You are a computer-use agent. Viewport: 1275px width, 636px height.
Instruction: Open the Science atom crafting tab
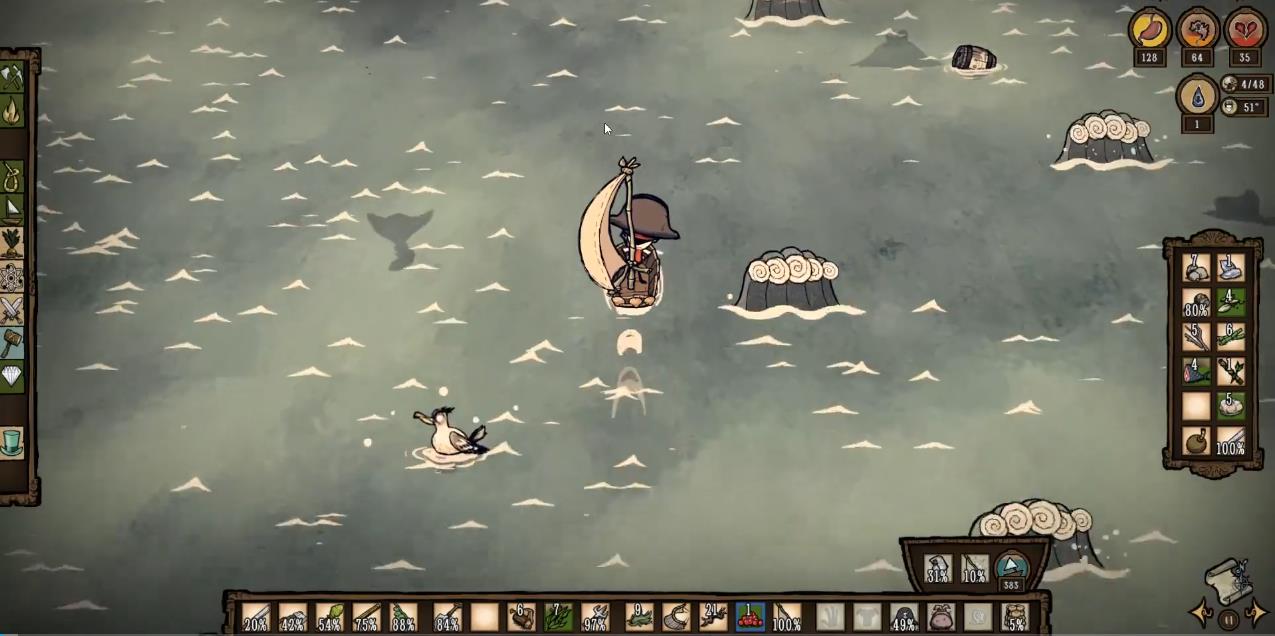[x=12, y=277]
